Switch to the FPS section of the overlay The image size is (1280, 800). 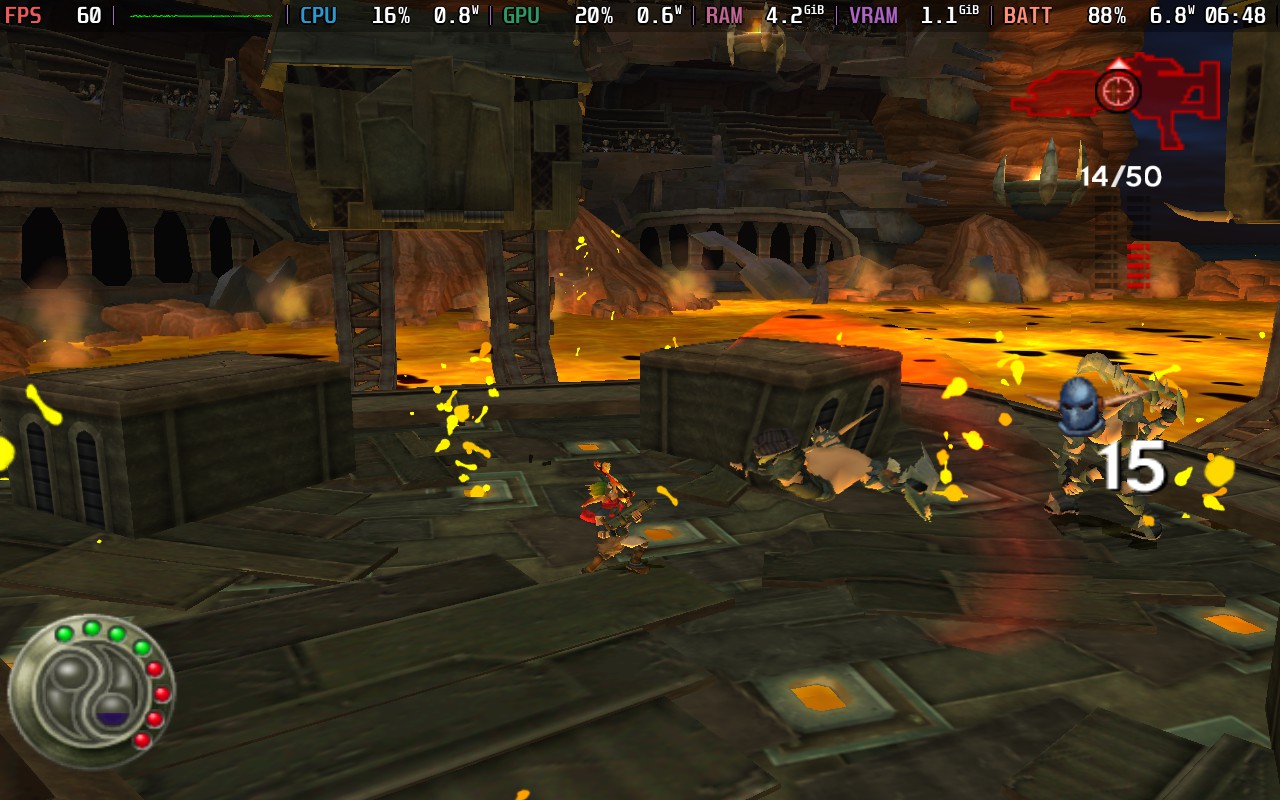point(25,15)
